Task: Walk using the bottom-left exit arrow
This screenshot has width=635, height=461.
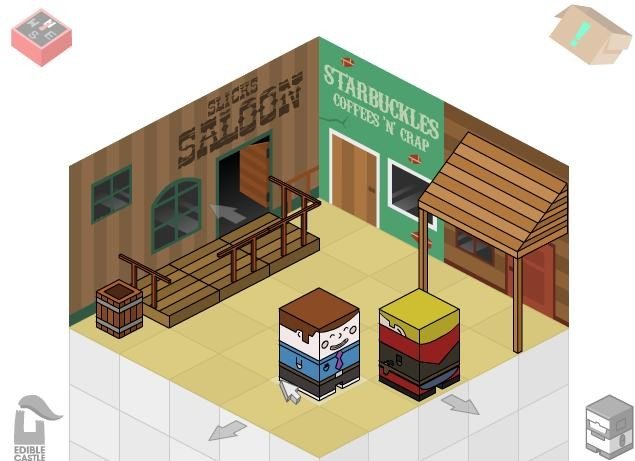Action: 227,430
